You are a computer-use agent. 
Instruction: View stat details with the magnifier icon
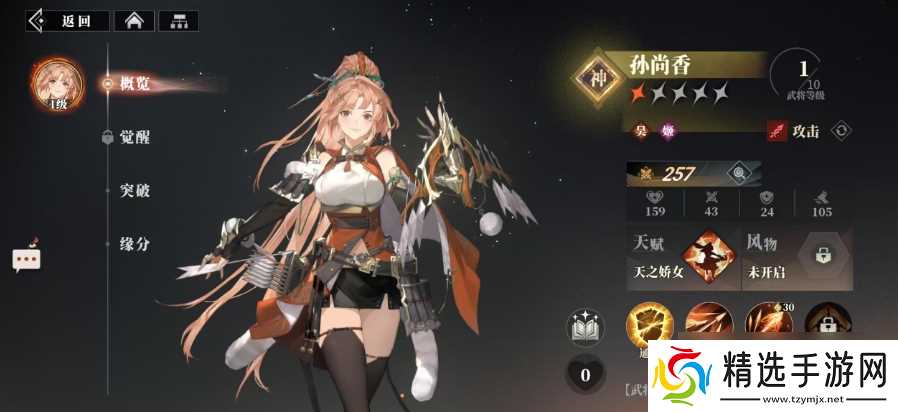click(738, 174)
